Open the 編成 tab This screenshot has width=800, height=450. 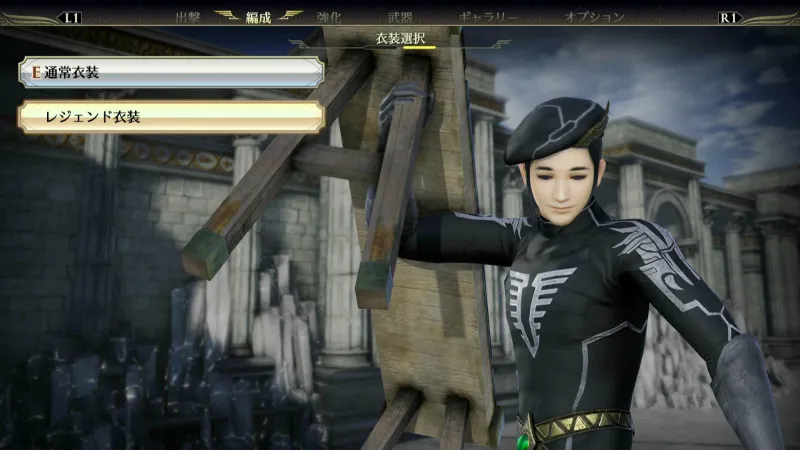258,17
